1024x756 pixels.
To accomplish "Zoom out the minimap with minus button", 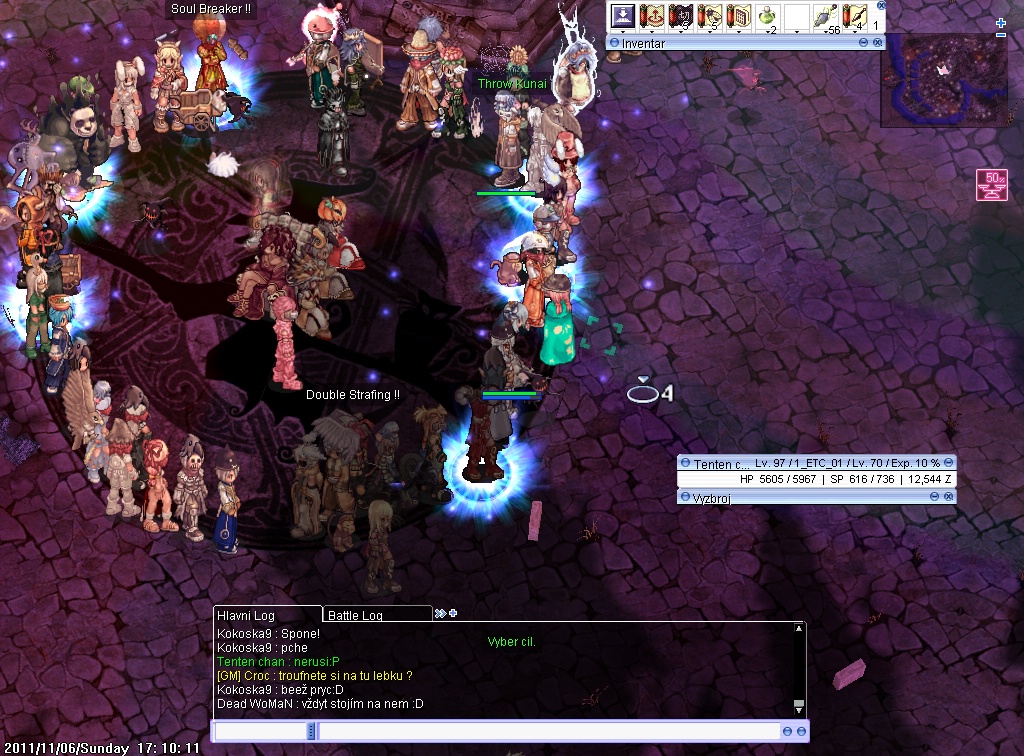I will (x=1001, y=35).
